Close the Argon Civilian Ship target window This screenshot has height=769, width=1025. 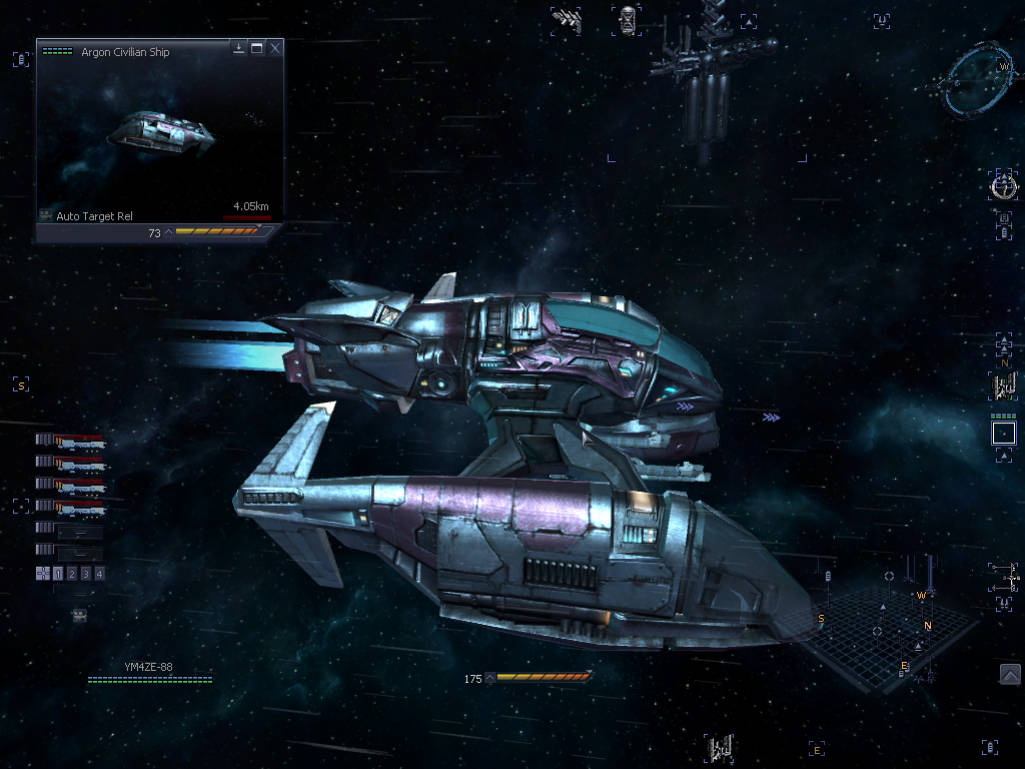[x=275, y=48]
